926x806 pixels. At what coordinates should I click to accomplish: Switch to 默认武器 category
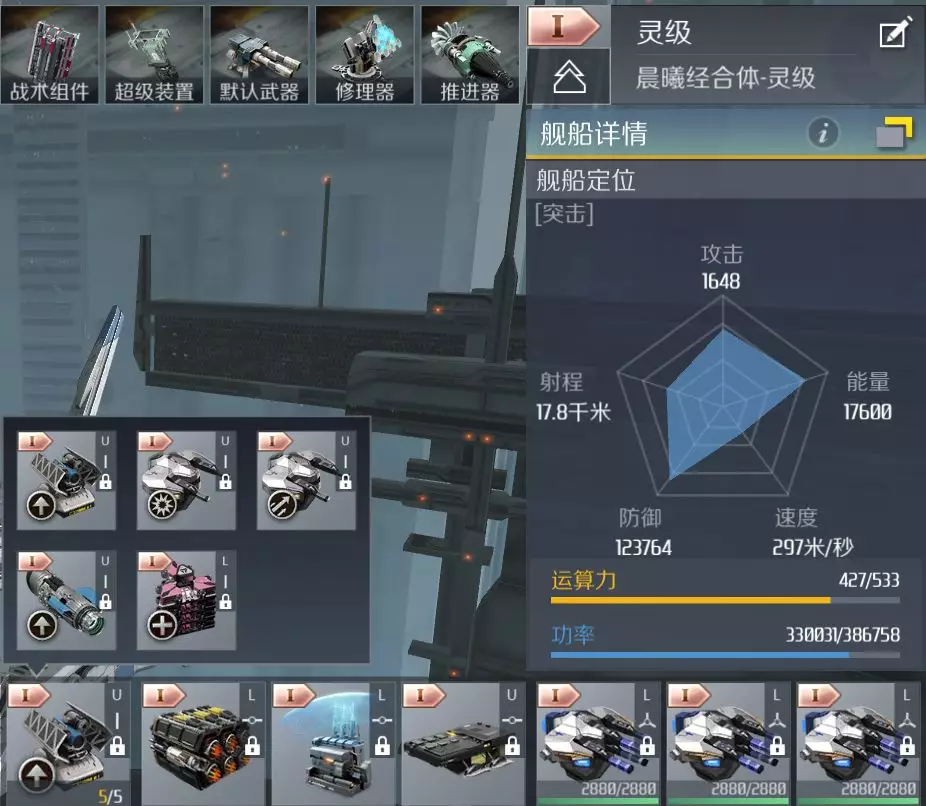point(259,55)
